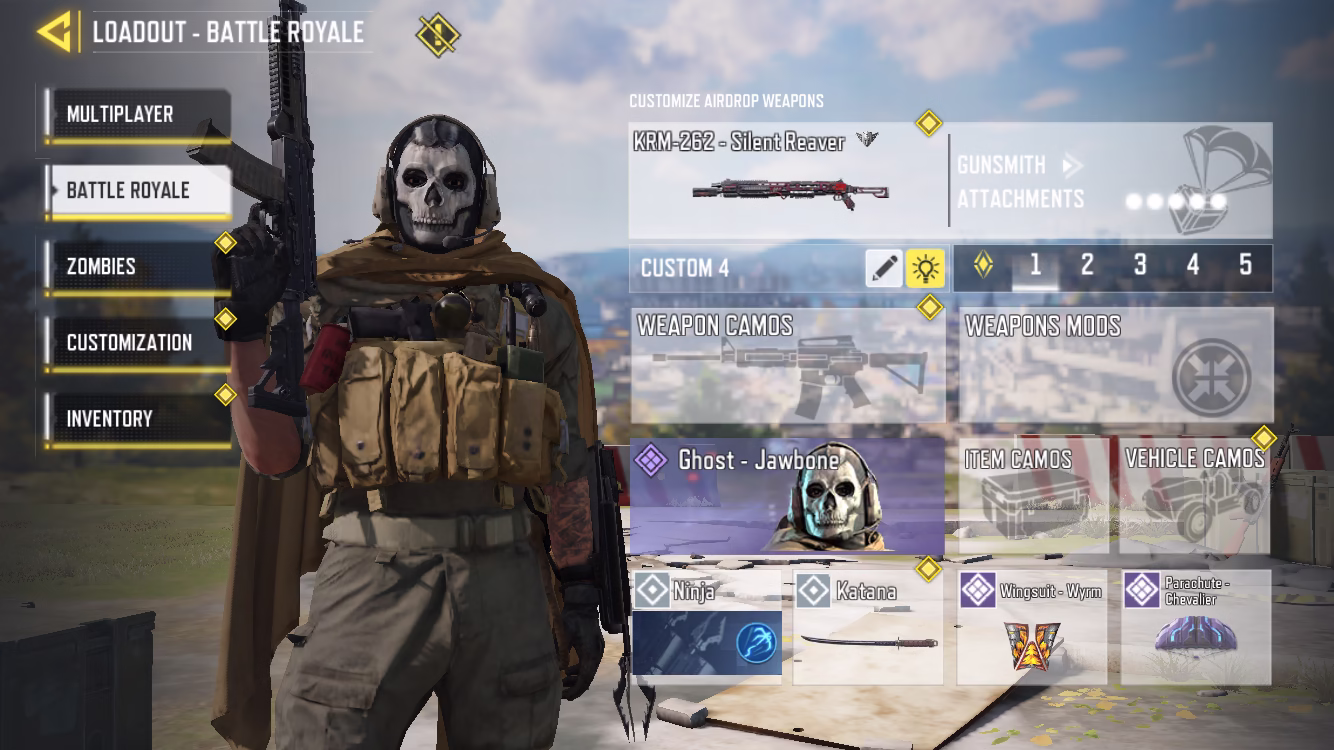Open Item Camos
The width and height of the screenshot is (1334, 750).
[x=1033, y=497]
